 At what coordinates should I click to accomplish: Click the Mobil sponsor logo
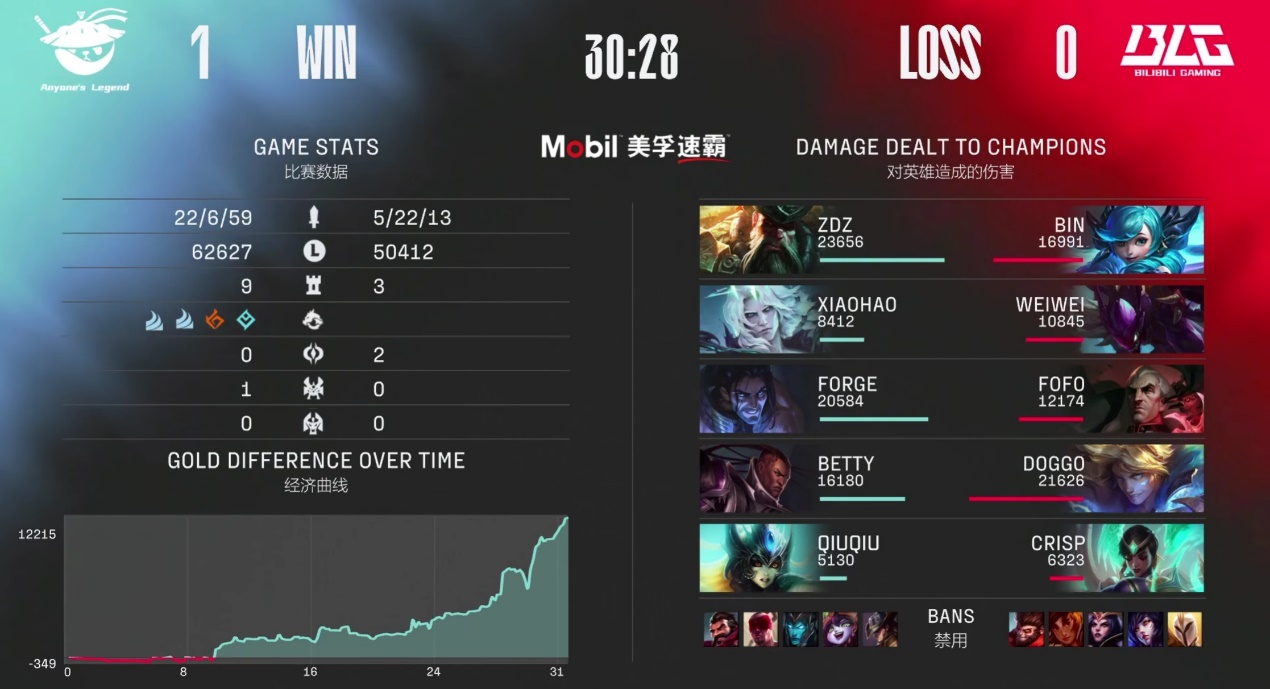635,147
